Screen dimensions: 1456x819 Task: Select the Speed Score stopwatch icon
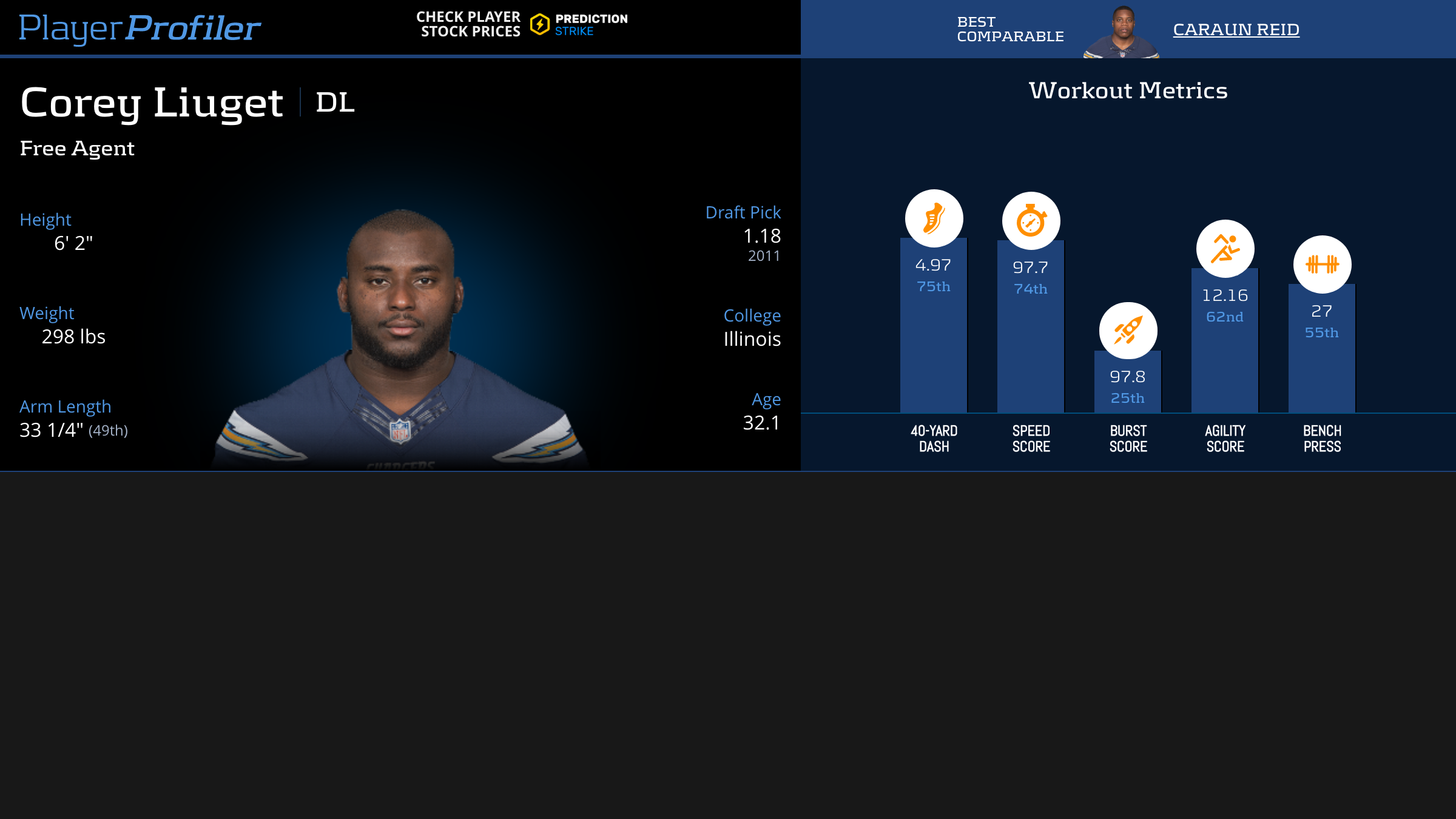pos(1031,221)
